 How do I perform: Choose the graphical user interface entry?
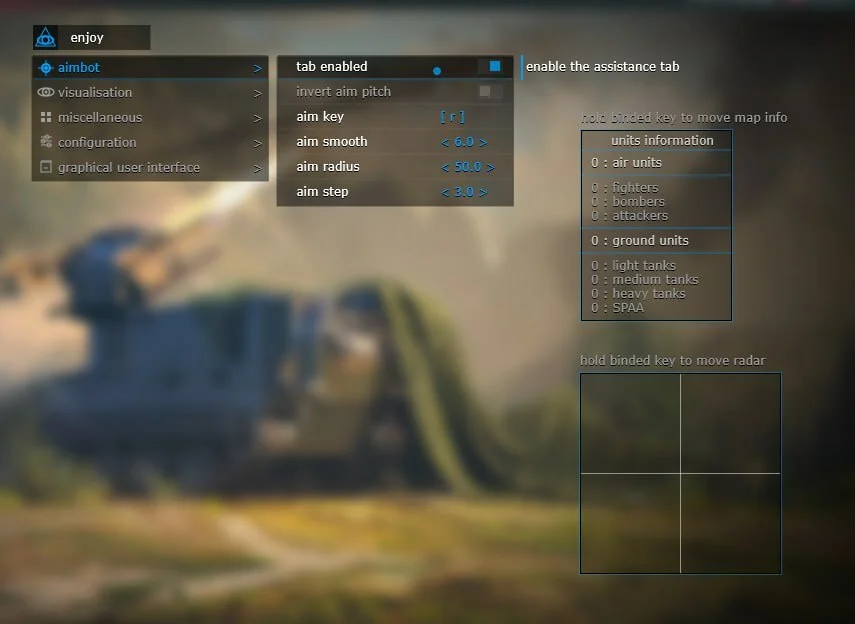click(150, 168)
